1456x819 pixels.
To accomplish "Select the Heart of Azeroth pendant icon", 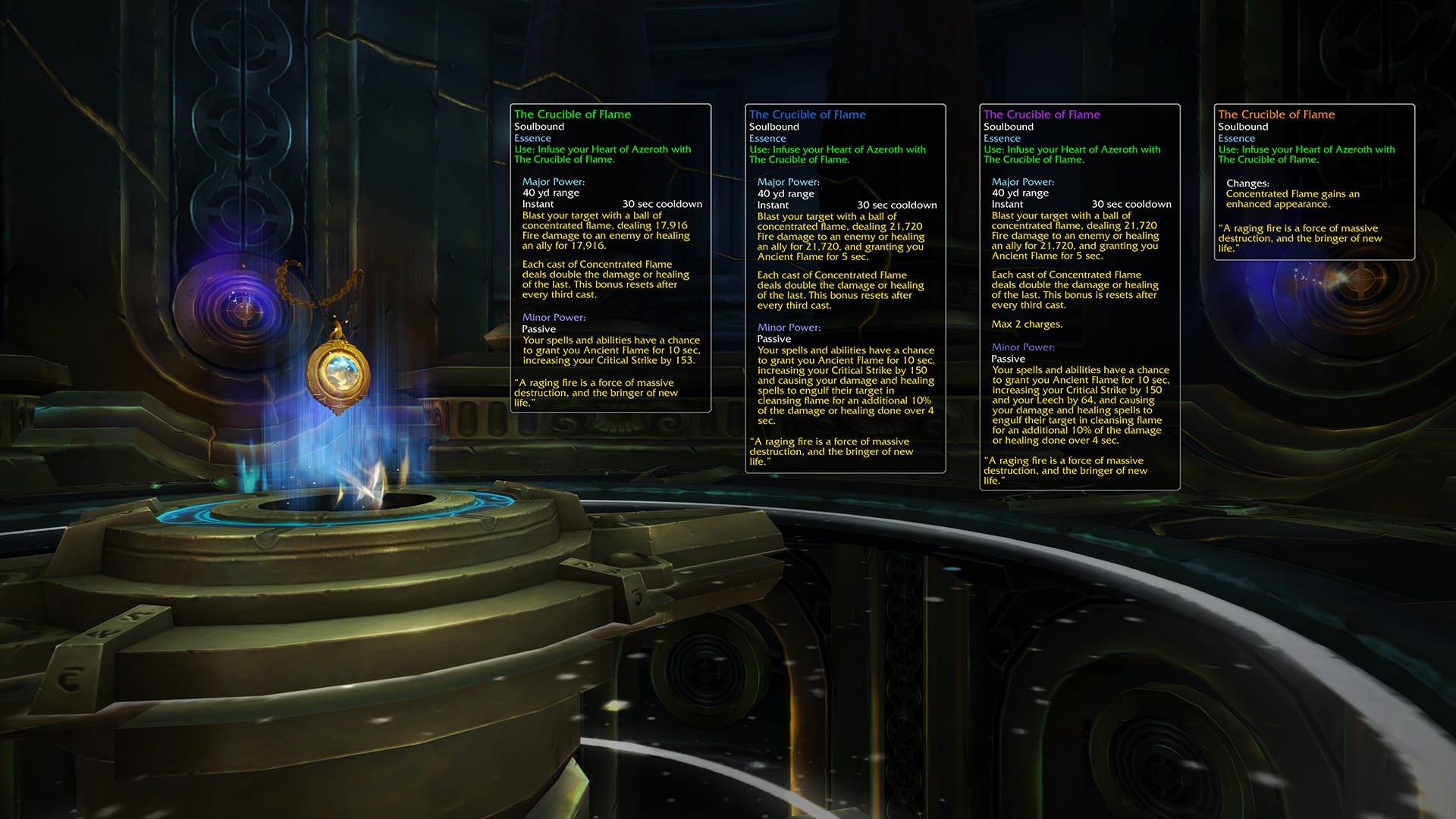I will 336,372.
